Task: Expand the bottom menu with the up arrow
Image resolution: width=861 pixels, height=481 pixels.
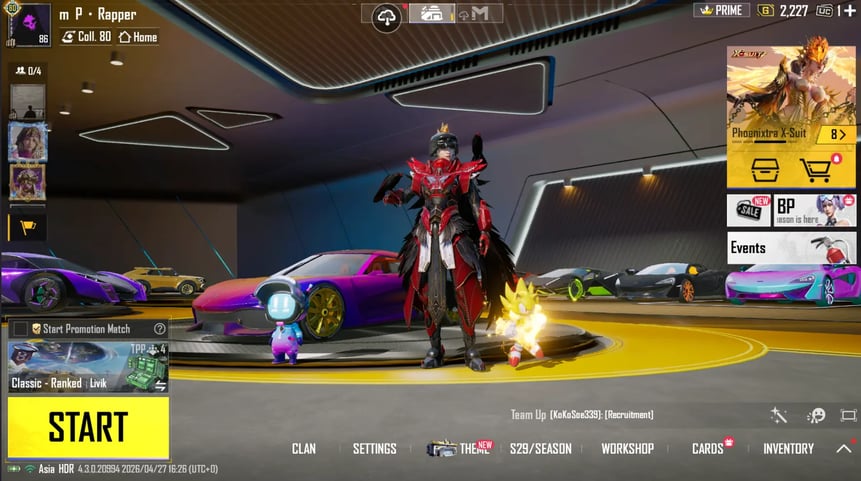Action: coord(844,449)
